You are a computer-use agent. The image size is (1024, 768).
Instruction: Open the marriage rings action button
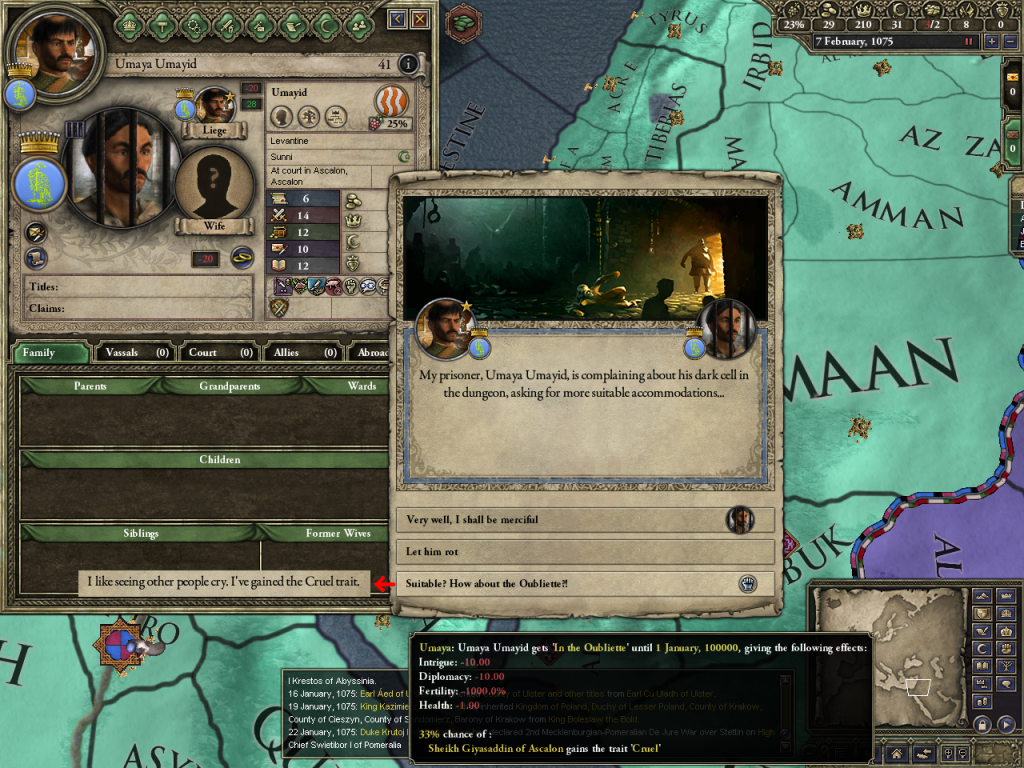[x=242, y=256]
